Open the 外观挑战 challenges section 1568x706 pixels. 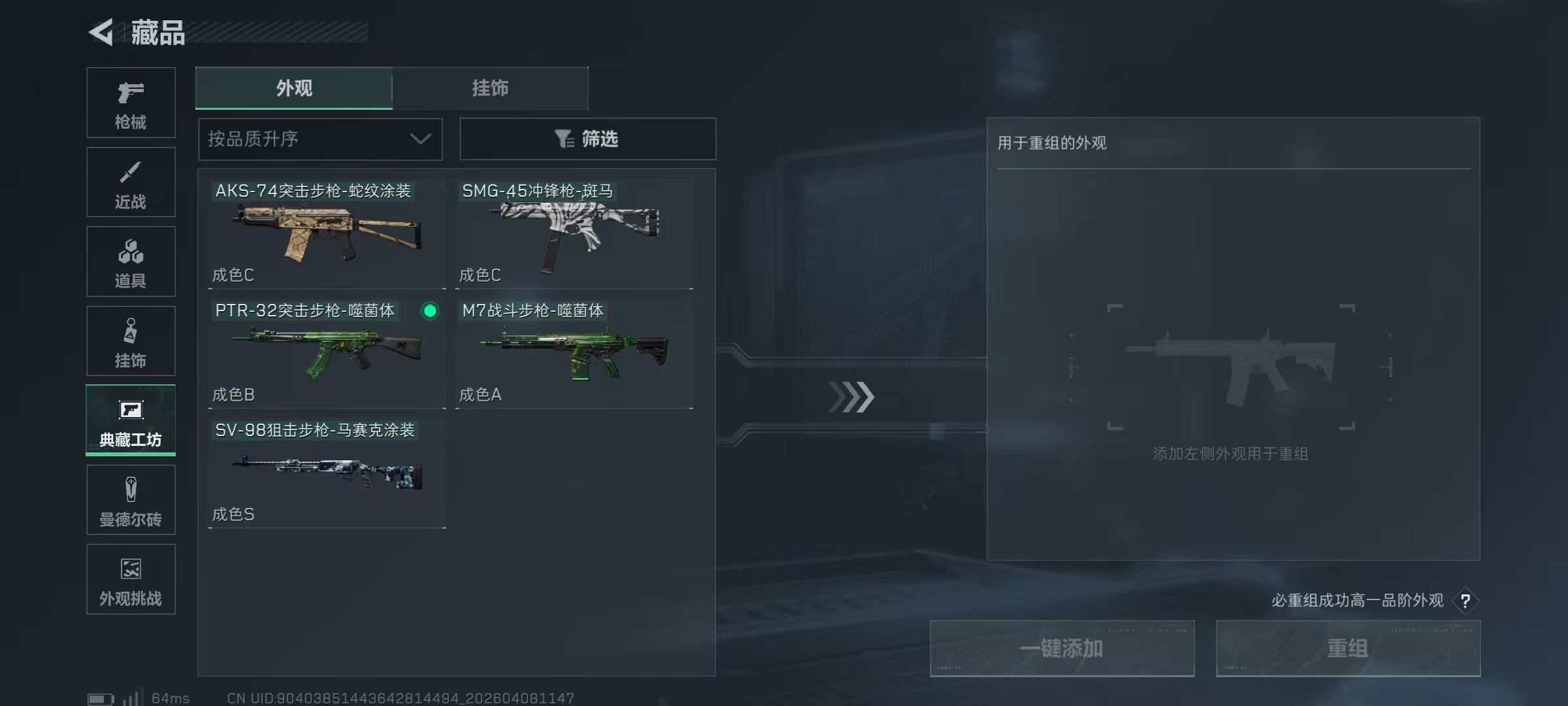[131, 579]
